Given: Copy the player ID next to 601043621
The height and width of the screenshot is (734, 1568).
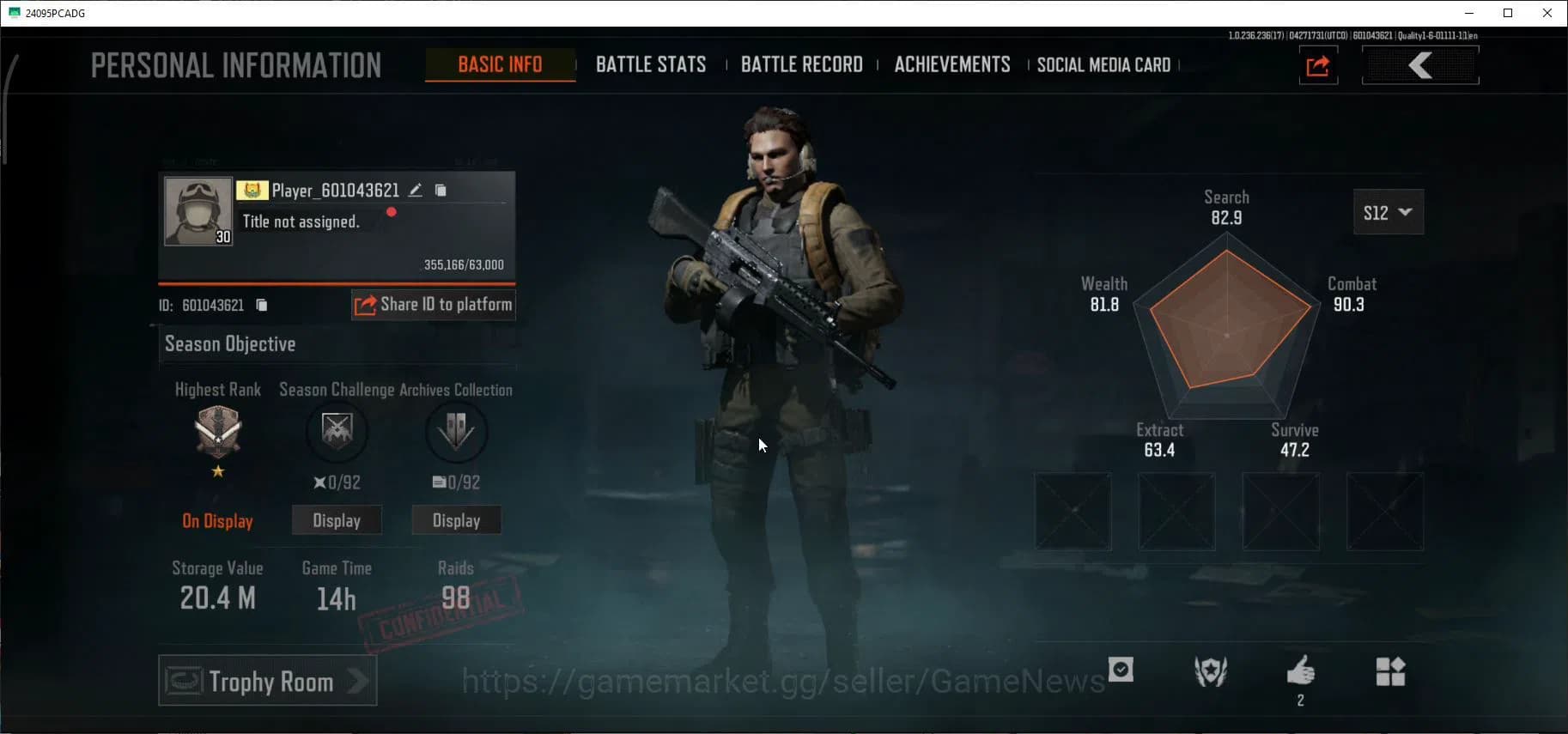Looking at the screenshot, I should (262, 305).
